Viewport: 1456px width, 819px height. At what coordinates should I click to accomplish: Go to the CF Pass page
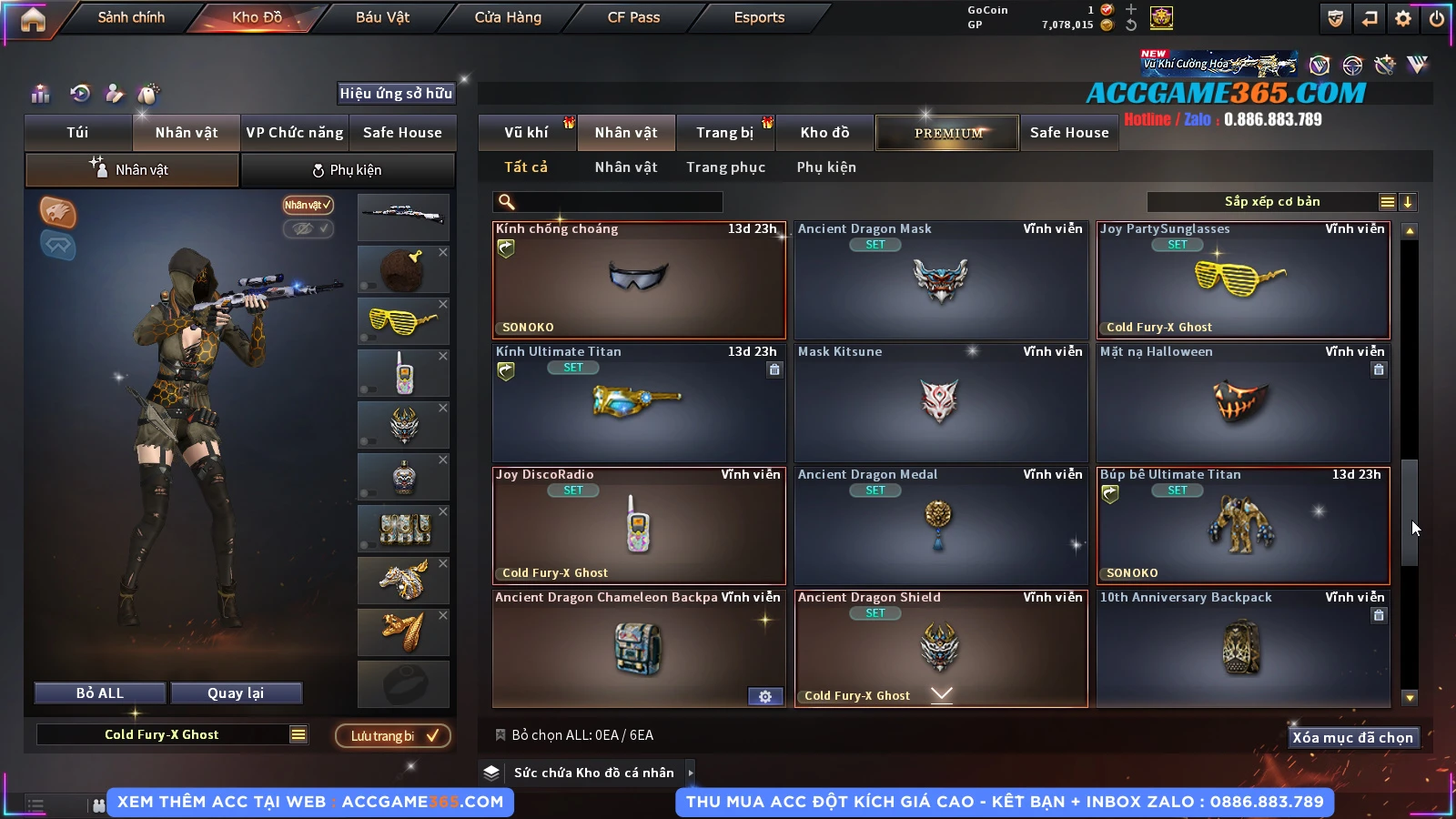[633, 17]
